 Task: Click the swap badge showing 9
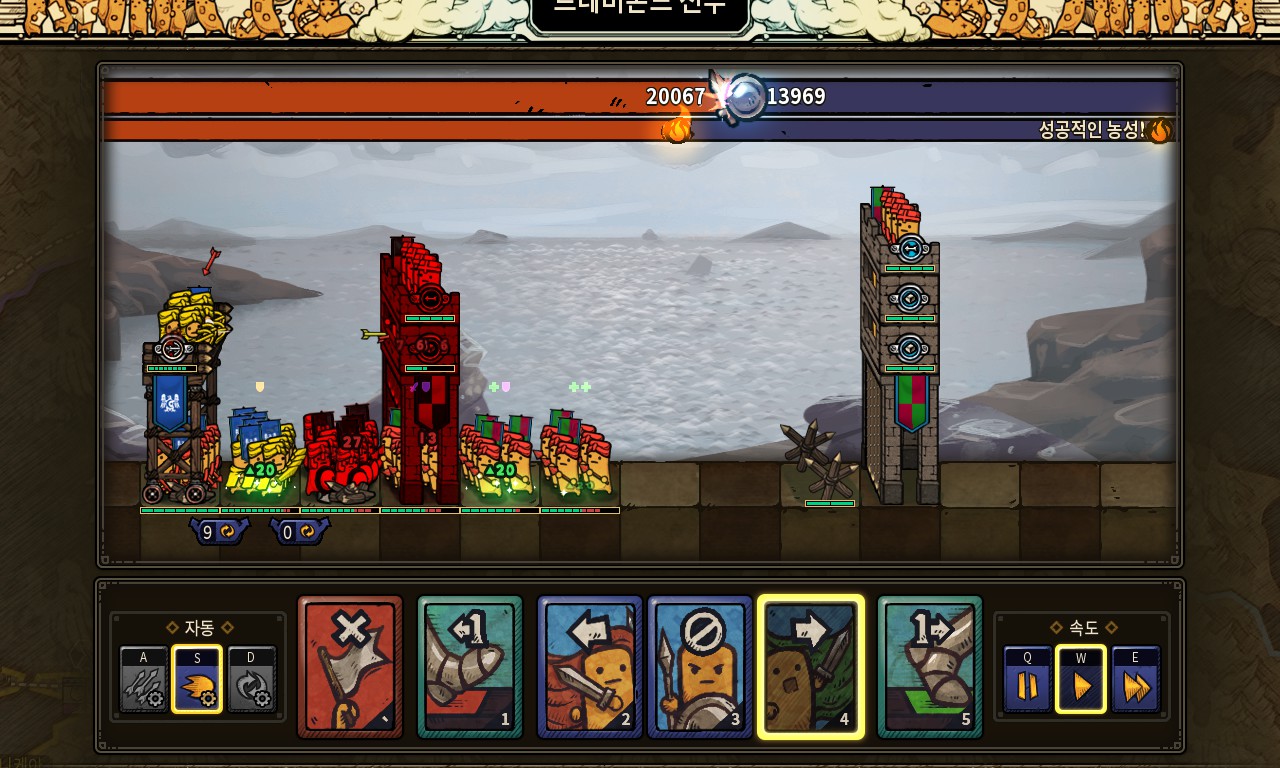[x=218, y=532]
